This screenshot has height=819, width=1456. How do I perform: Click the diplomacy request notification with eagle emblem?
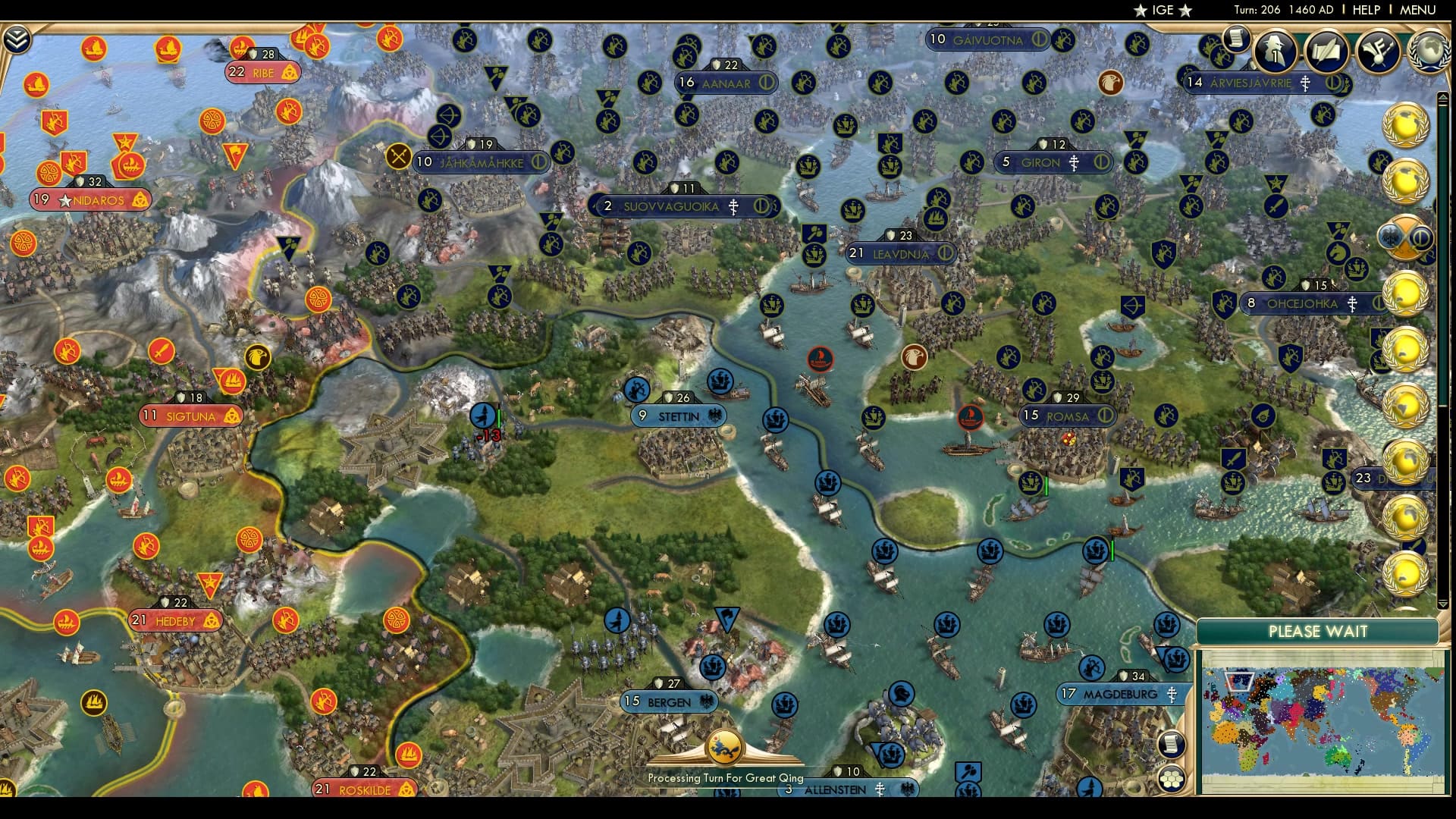1402,235
